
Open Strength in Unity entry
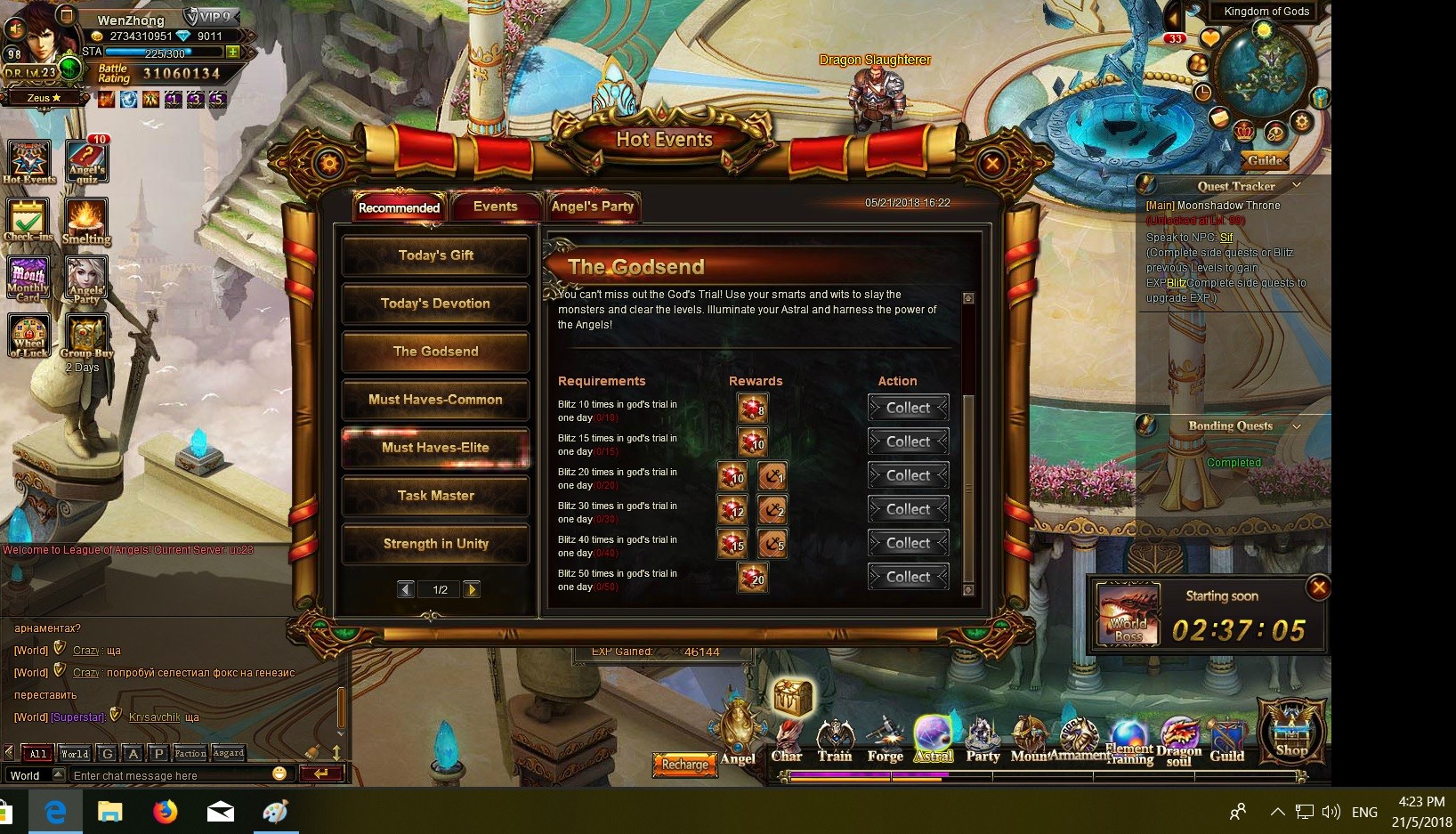[x=436, y=544]
